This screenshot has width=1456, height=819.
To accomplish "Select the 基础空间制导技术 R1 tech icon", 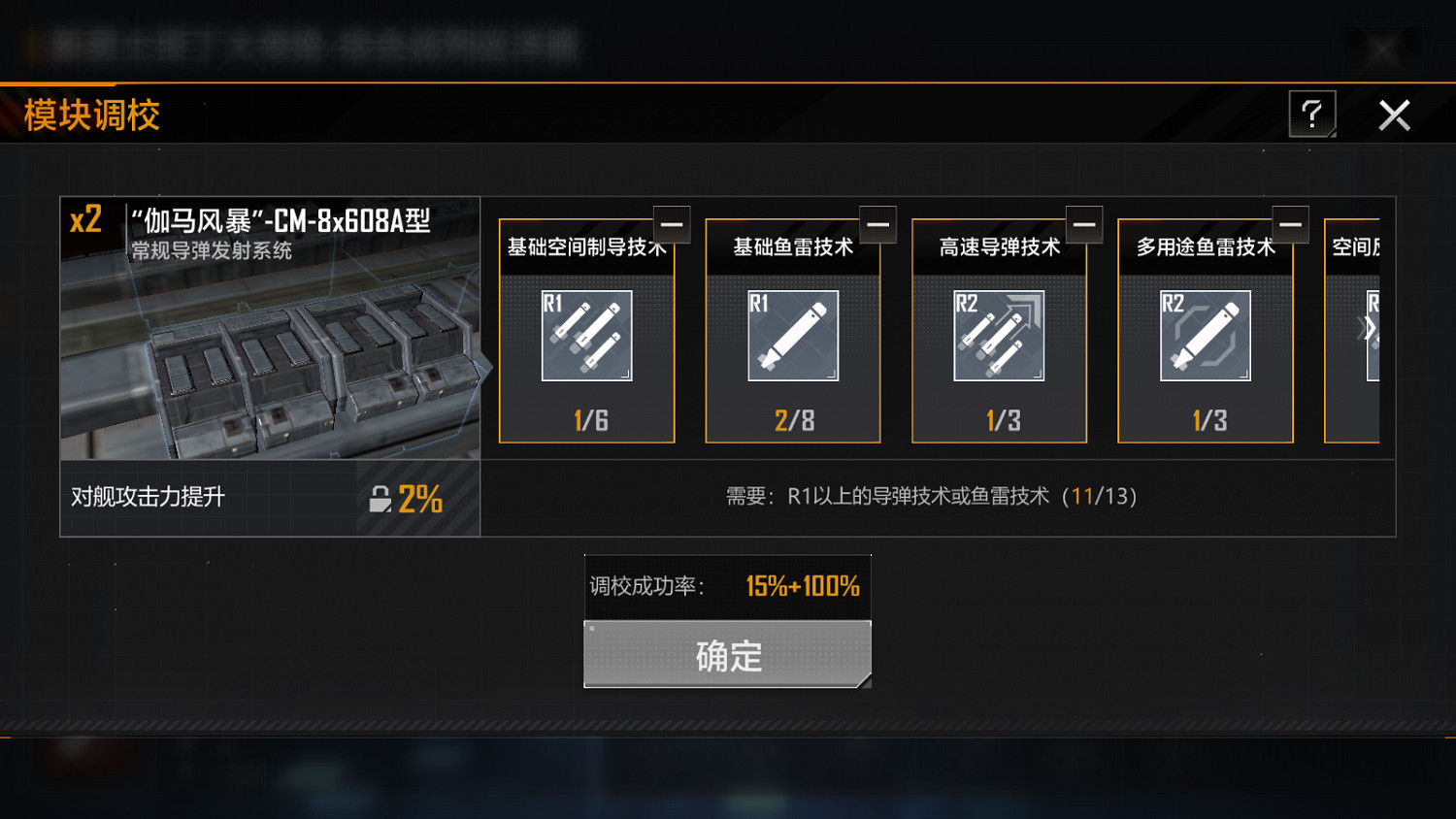I will coord(586,335).
